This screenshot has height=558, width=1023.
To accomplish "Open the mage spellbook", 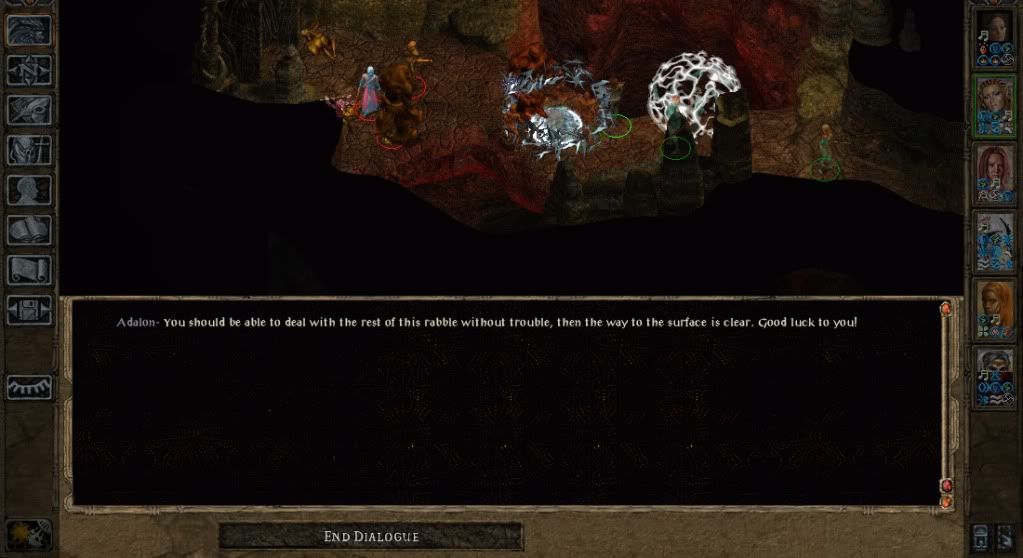I will [x=29, y=230].
